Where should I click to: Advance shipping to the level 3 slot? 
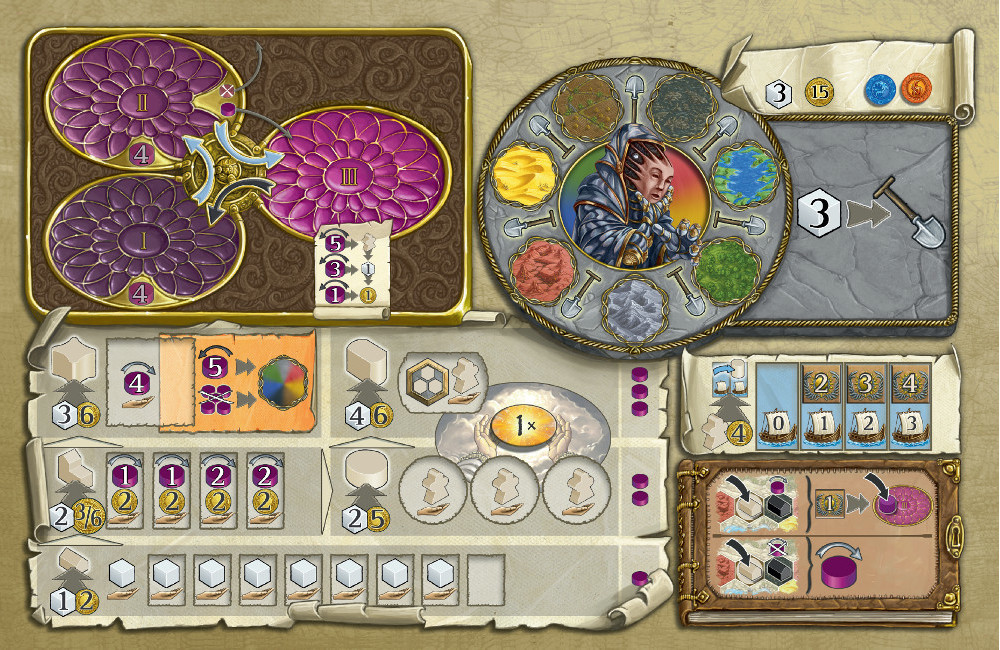[x=911, y=423]
